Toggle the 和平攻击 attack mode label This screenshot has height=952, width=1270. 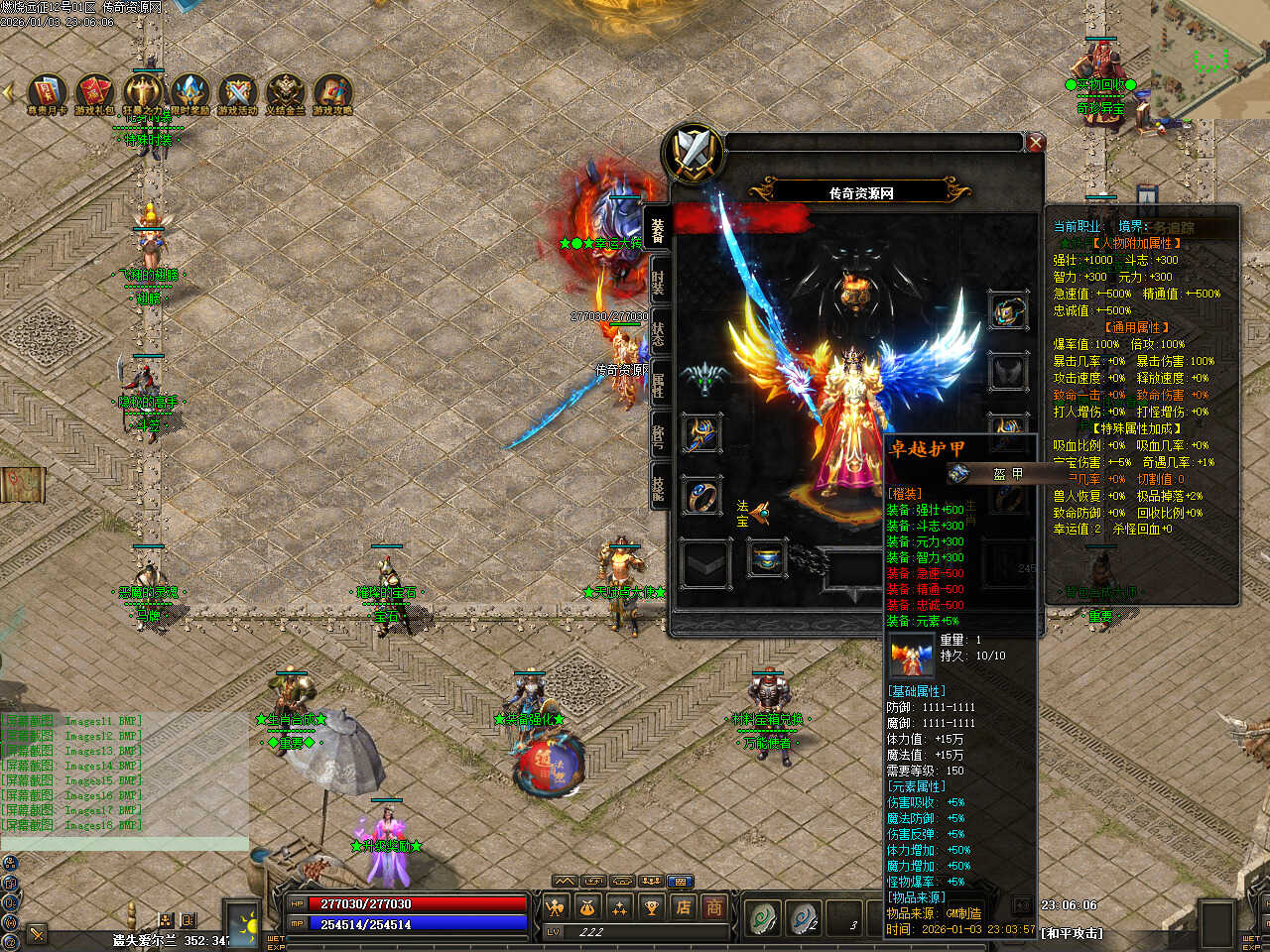1071,933
